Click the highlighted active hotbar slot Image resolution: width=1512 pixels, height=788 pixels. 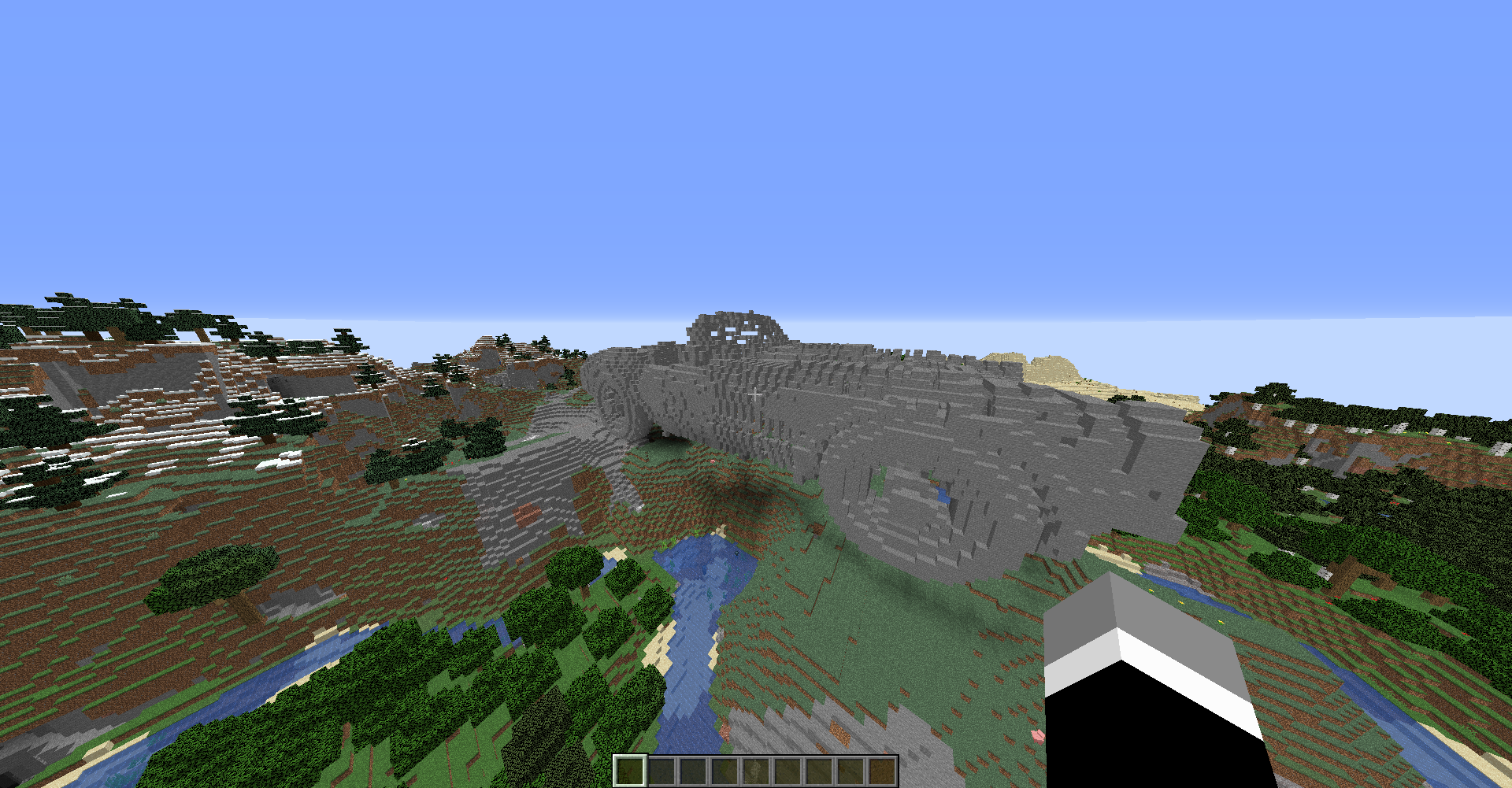tap(630, 771)
